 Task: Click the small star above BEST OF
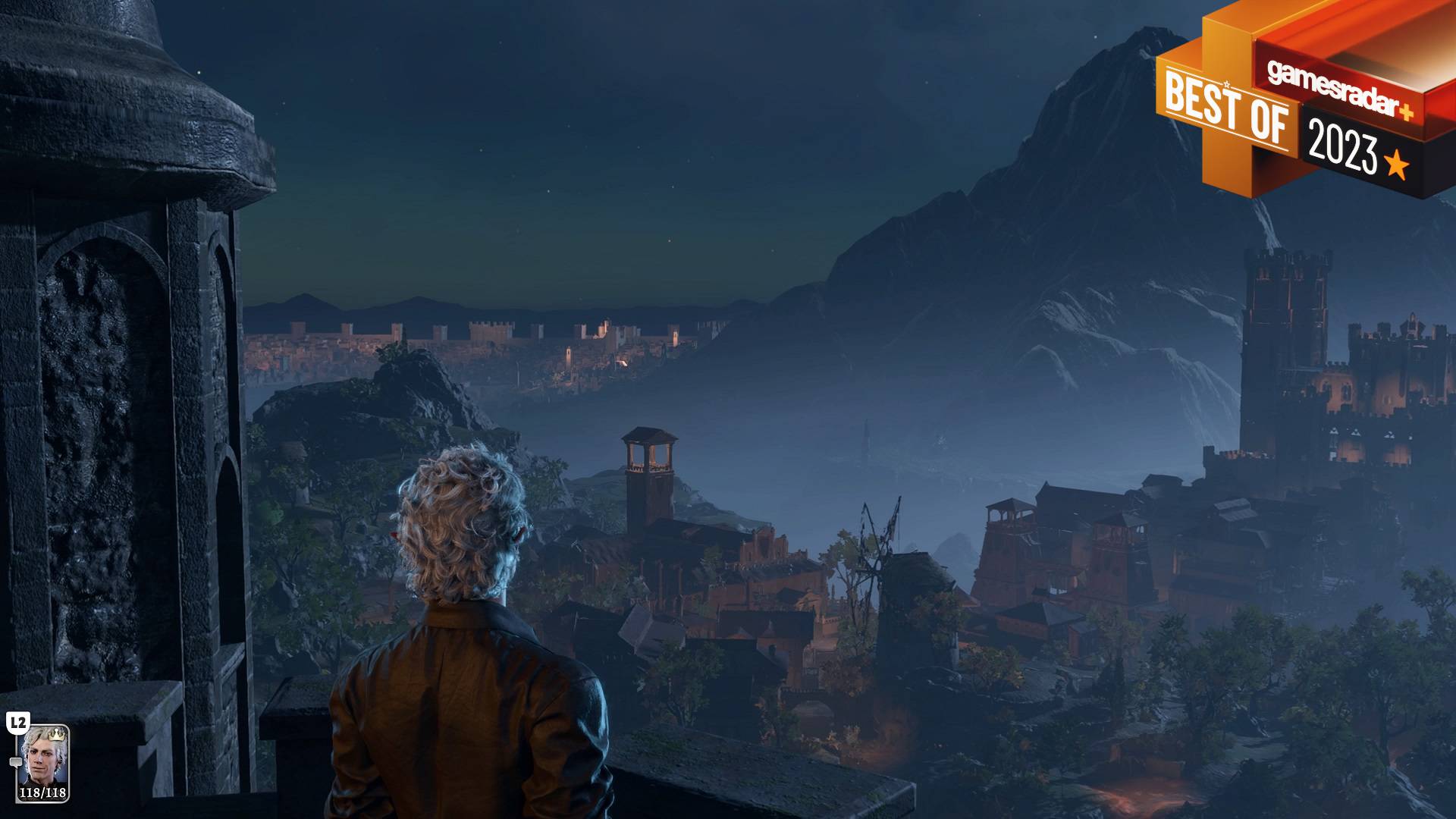(x=1226, y=83)
